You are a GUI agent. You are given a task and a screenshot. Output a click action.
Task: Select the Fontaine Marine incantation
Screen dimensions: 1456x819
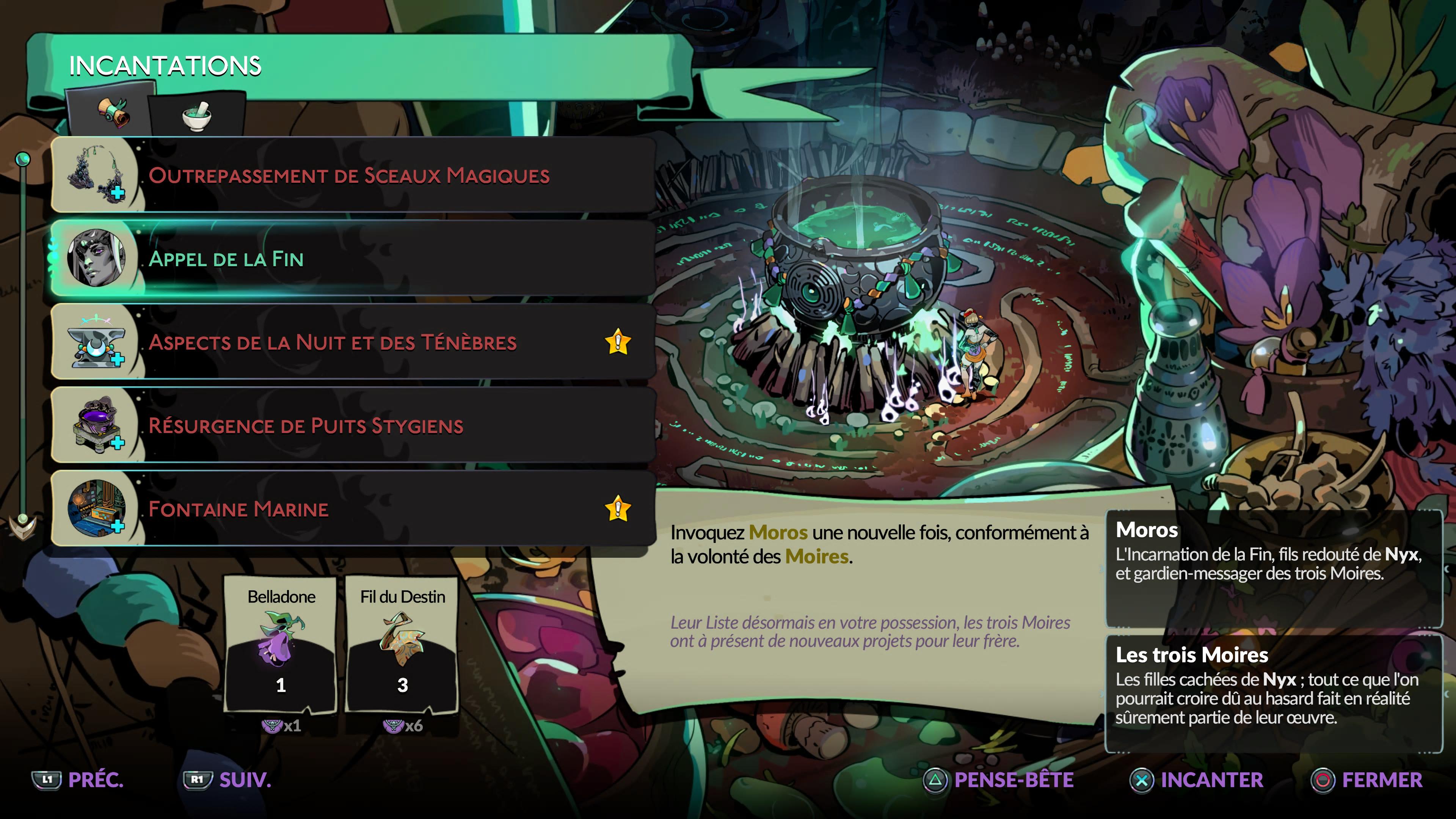pos(350,509)
